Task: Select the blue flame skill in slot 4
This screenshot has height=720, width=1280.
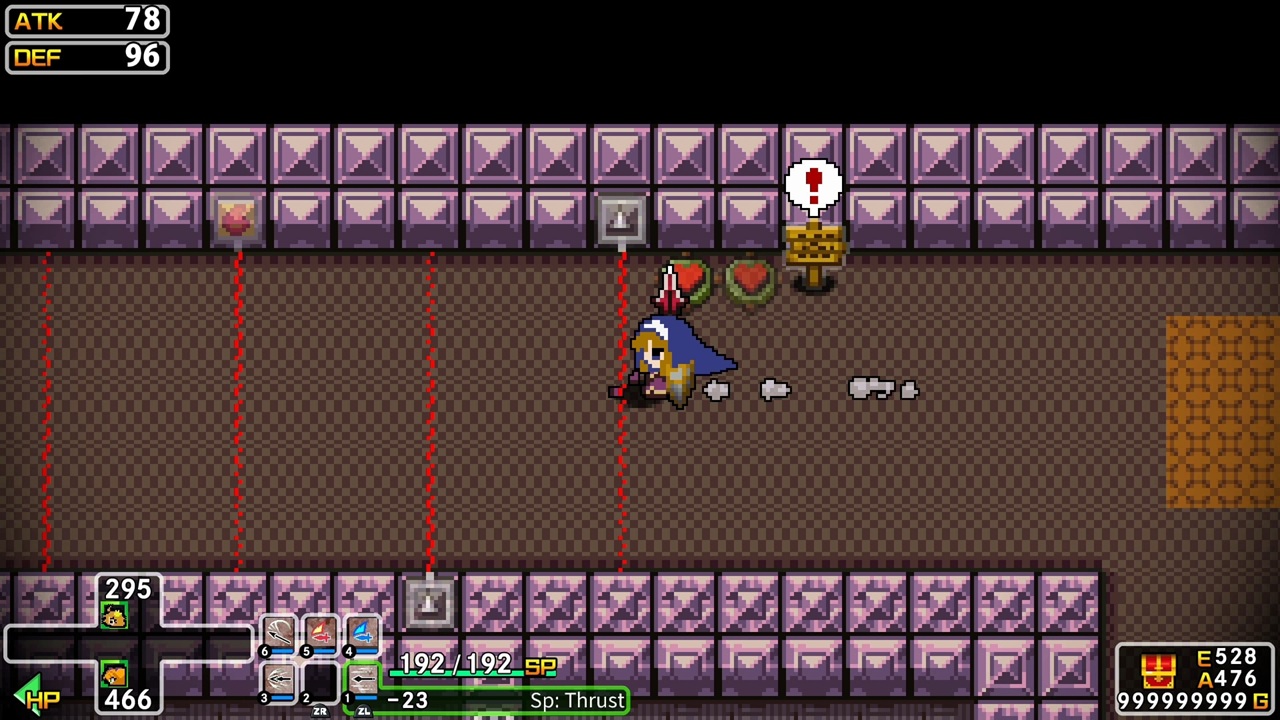Action: 362,630
